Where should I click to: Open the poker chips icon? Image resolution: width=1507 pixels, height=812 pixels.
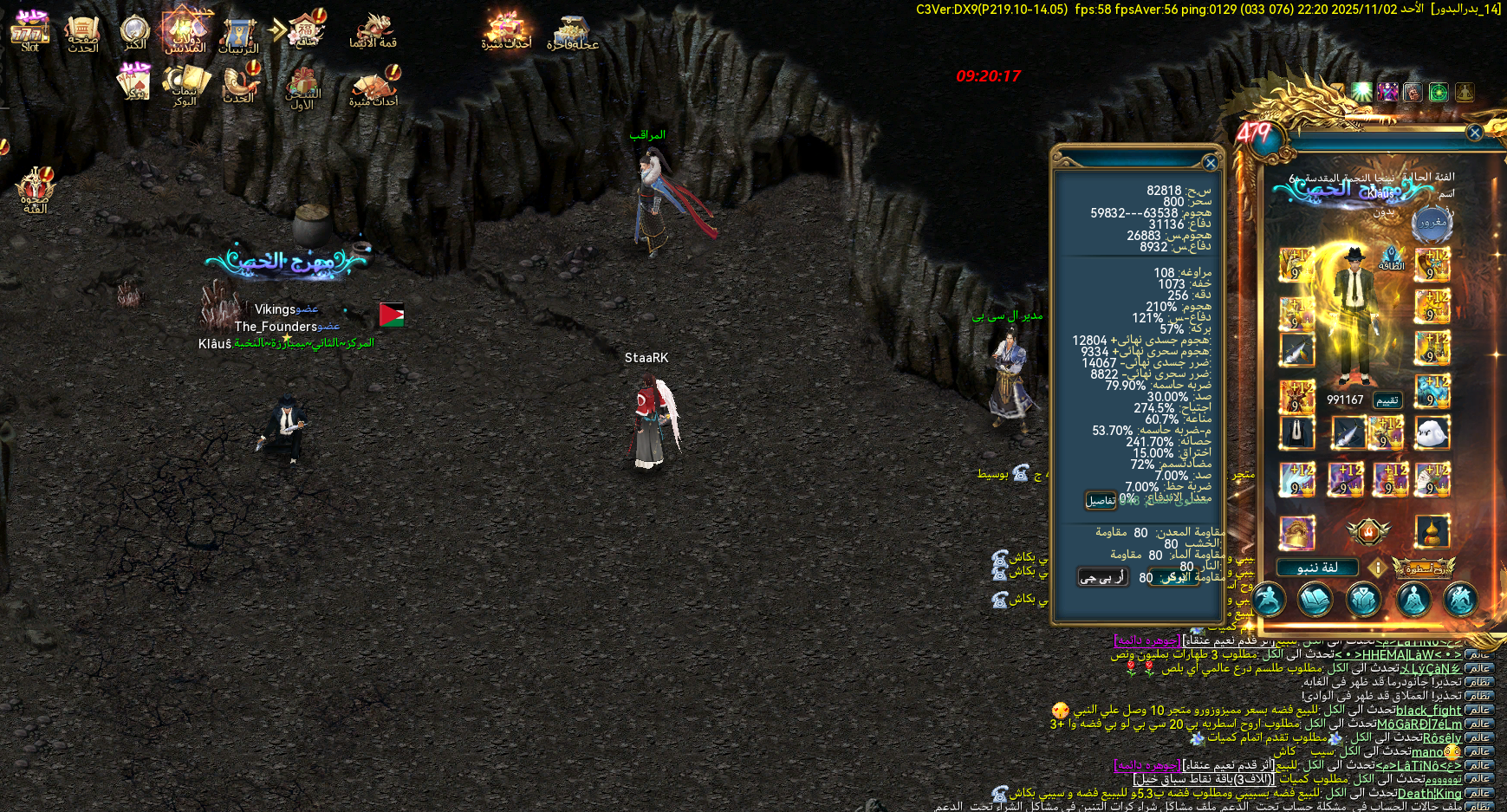pos(184,84)
